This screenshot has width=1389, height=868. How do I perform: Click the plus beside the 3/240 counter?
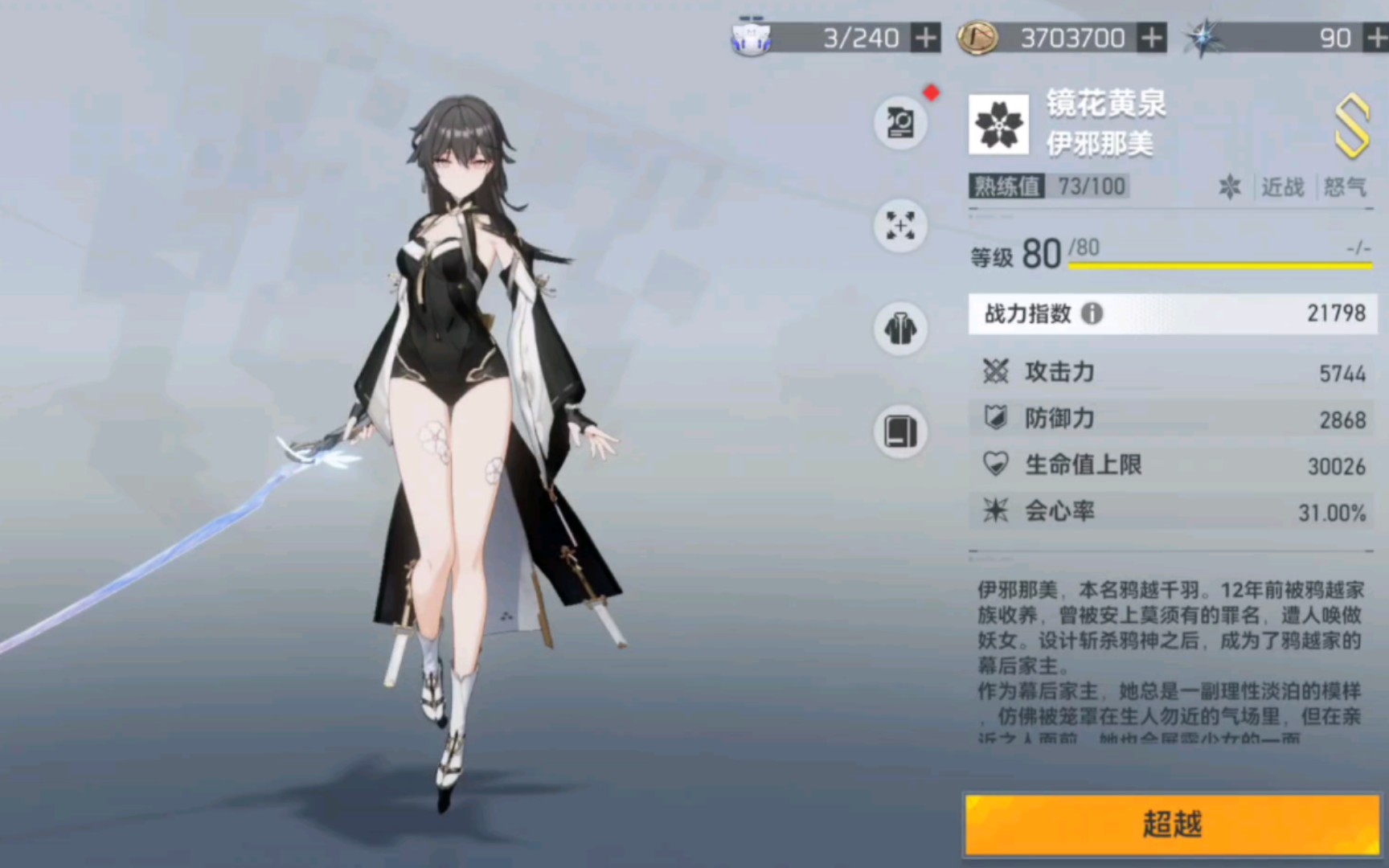pos(925,37)
